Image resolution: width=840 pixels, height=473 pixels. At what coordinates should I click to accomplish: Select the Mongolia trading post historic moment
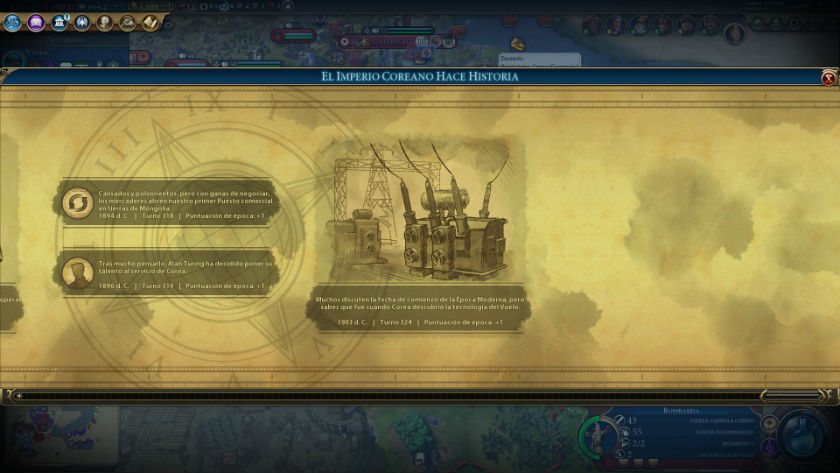166,203
